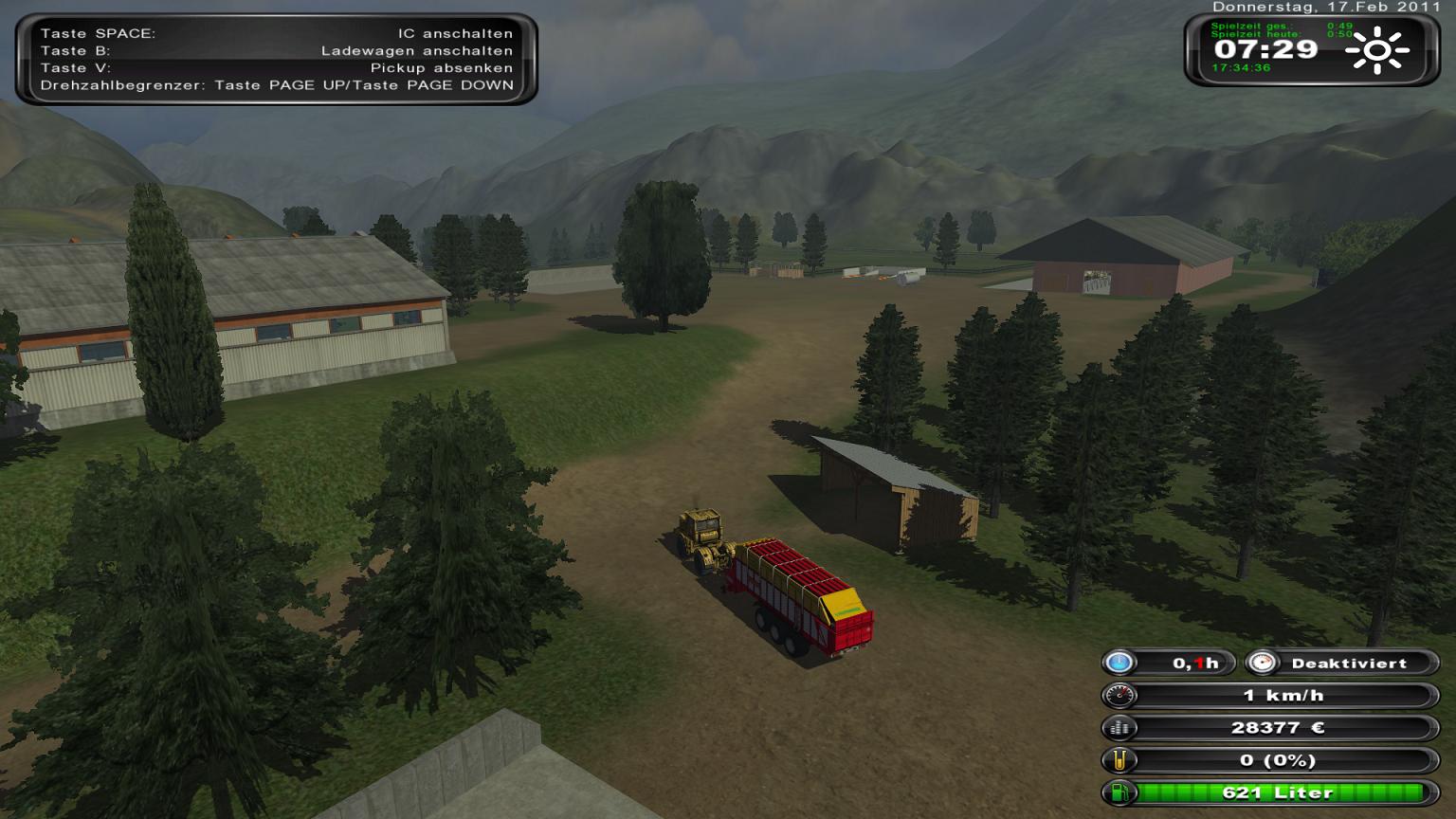The width and height of the screenshot is (1456, 819).
Task: Select the green fuel pump icon
Action: 1119,792
